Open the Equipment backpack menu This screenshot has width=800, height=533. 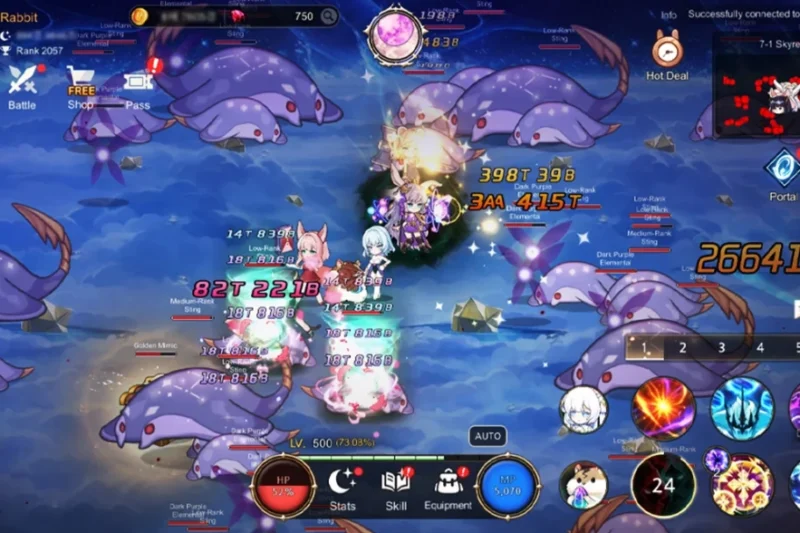(448, 487)
